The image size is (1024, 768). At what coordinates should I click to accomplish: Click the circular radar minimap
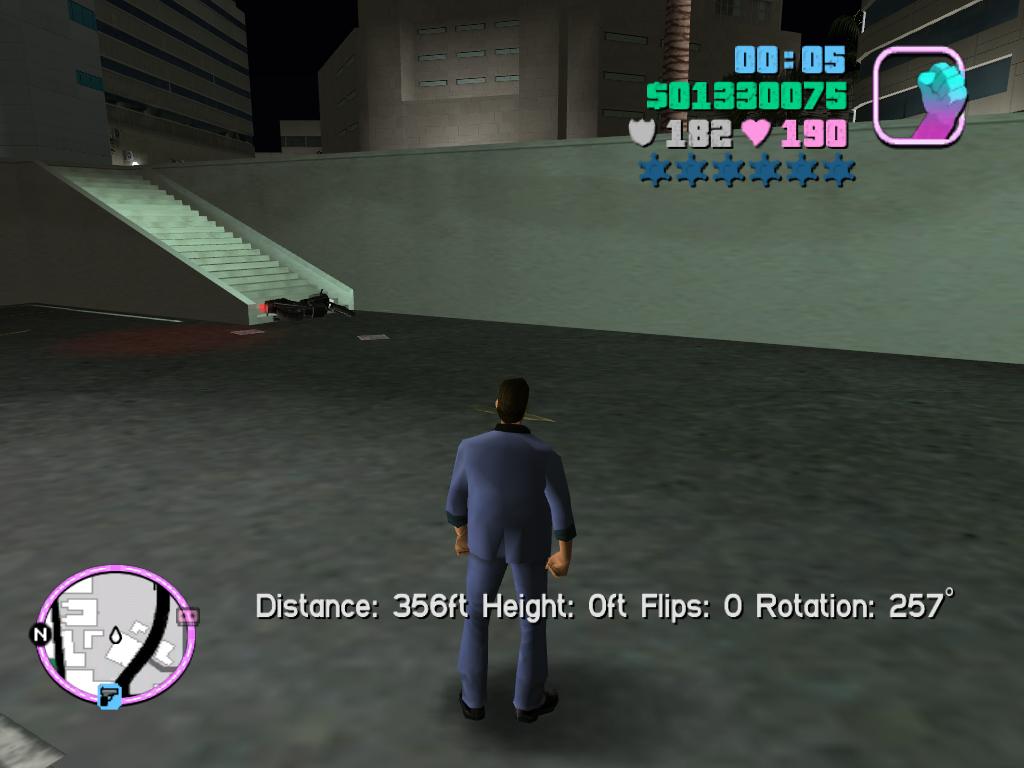pyautogui.click(x=115, y=636)
